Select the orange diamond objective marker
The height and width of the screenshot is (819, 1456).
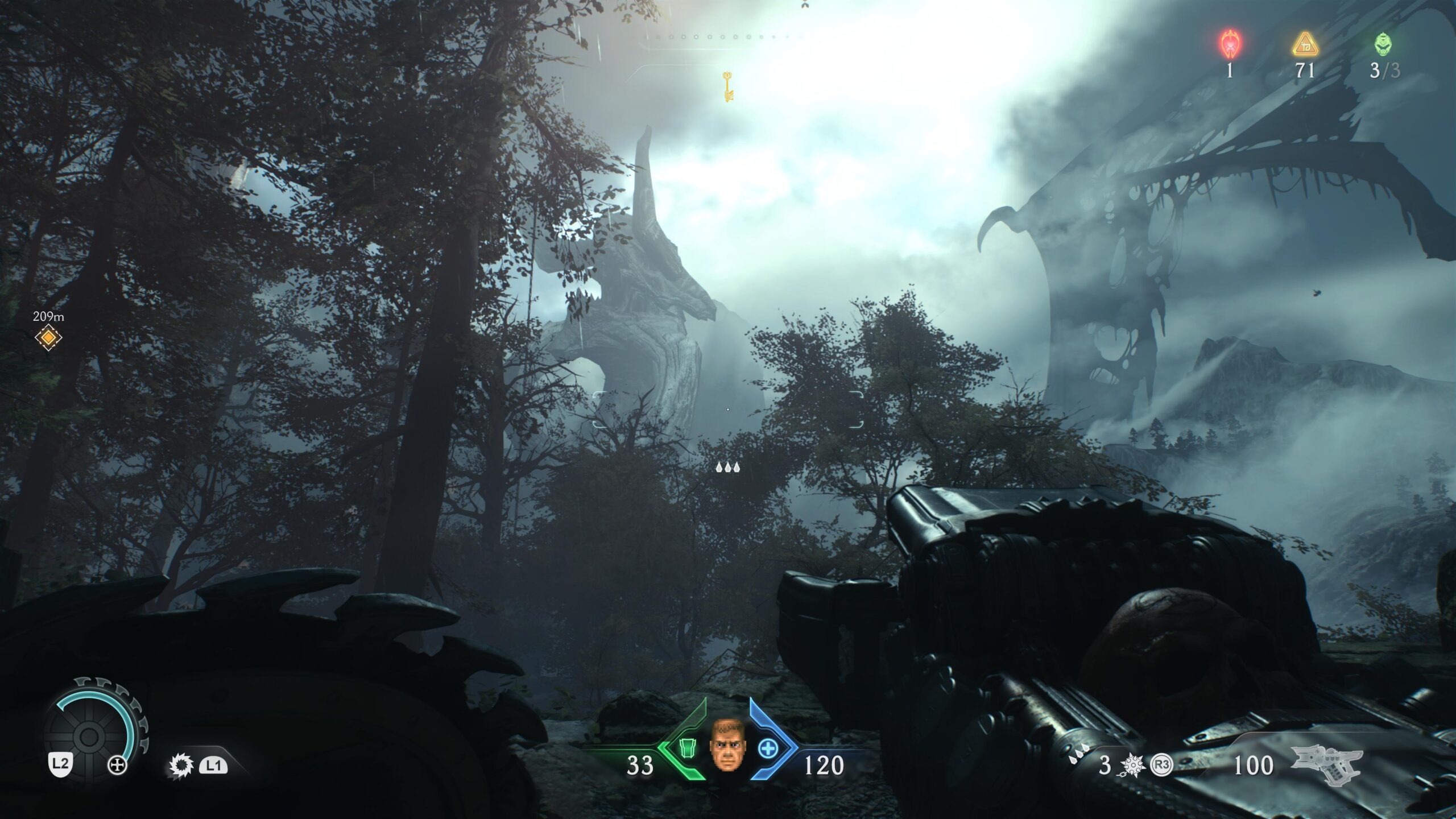click(48, 338)
